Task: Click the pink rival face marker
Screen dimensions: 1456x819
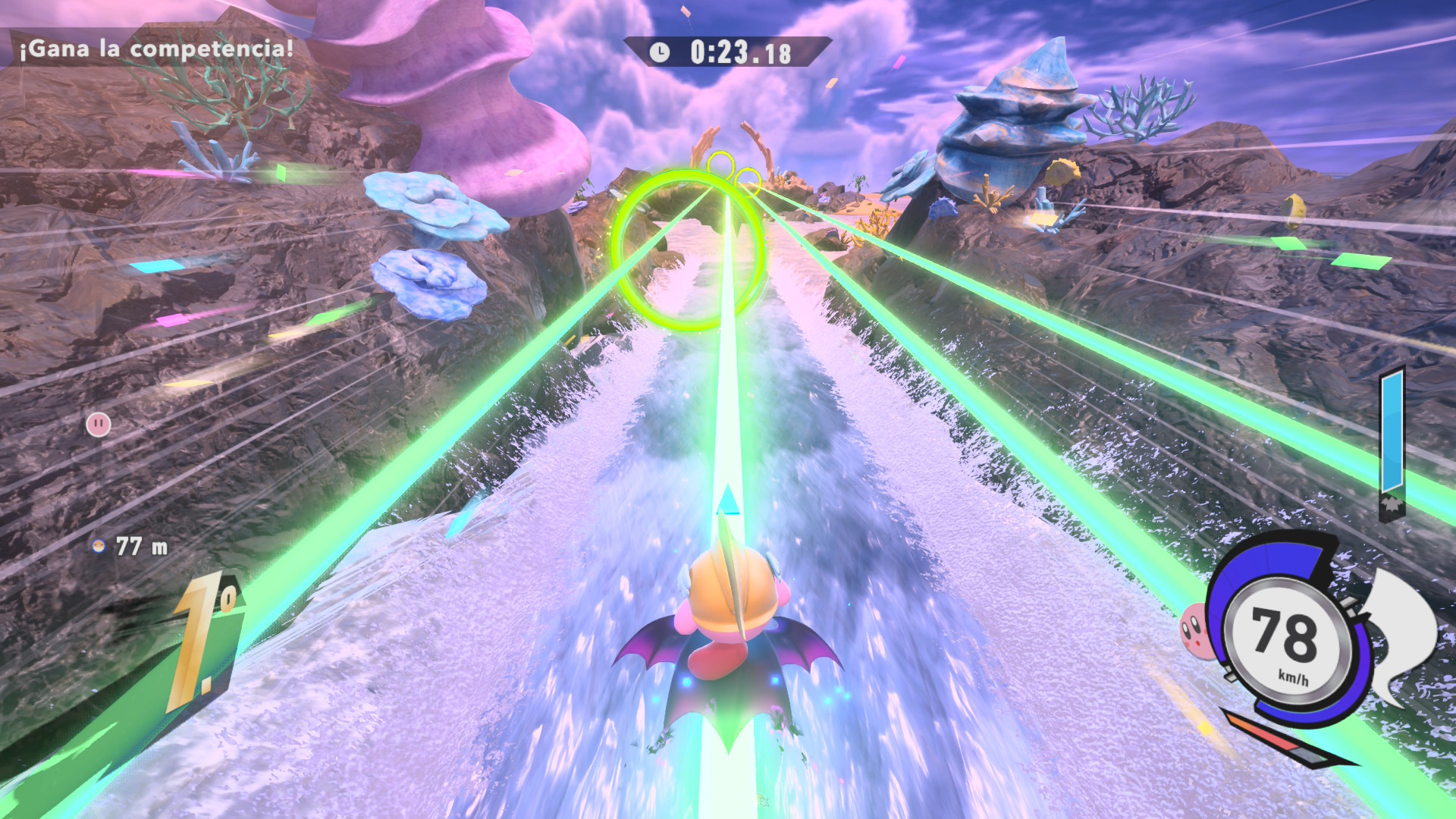Action: pyautogui.click(x=99, y=424)
